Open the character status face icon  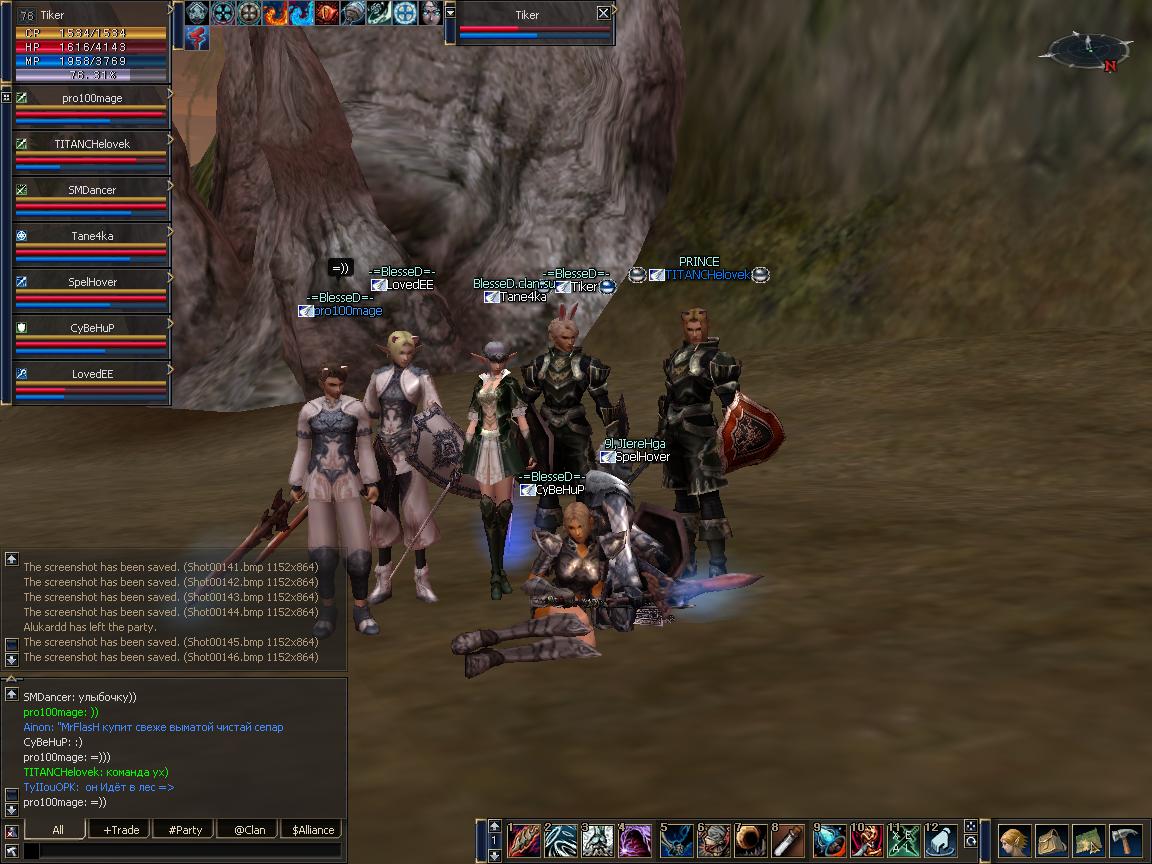tap(1015, 840)
